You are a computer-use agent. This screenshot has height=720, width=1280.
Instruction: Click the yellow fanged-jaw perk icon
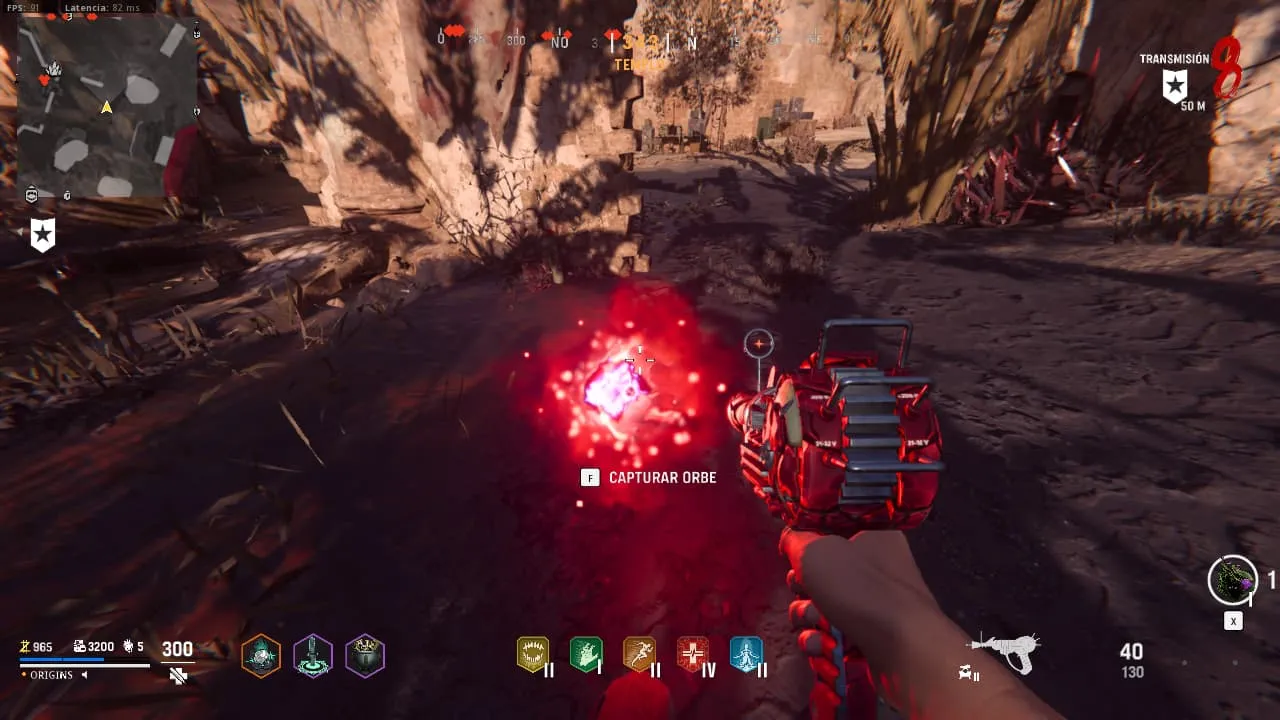pyautogui.click(x=533, y=655)
